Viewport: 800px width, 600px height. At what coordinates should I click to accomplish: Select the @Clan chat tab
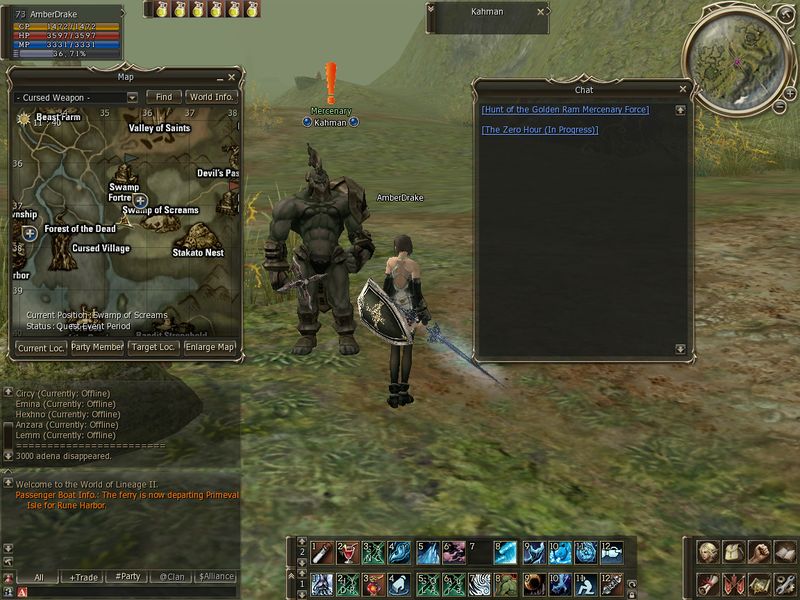171,578
